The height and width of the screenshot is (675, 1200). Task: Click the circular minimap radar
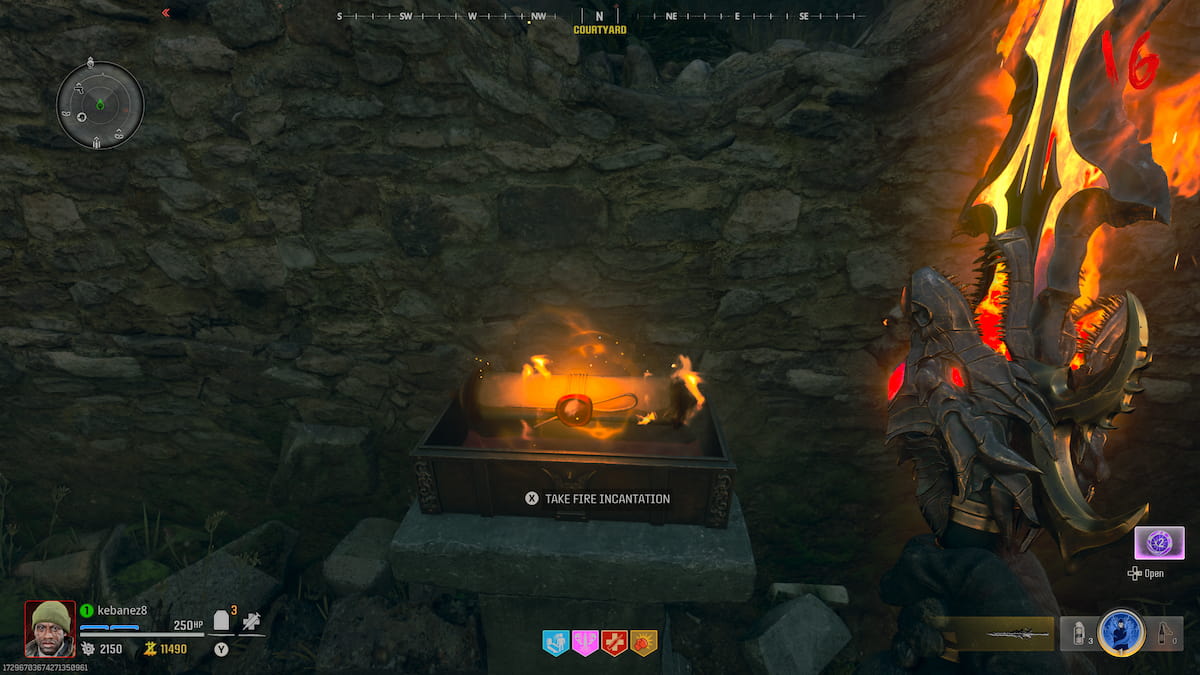pos(100,104)
